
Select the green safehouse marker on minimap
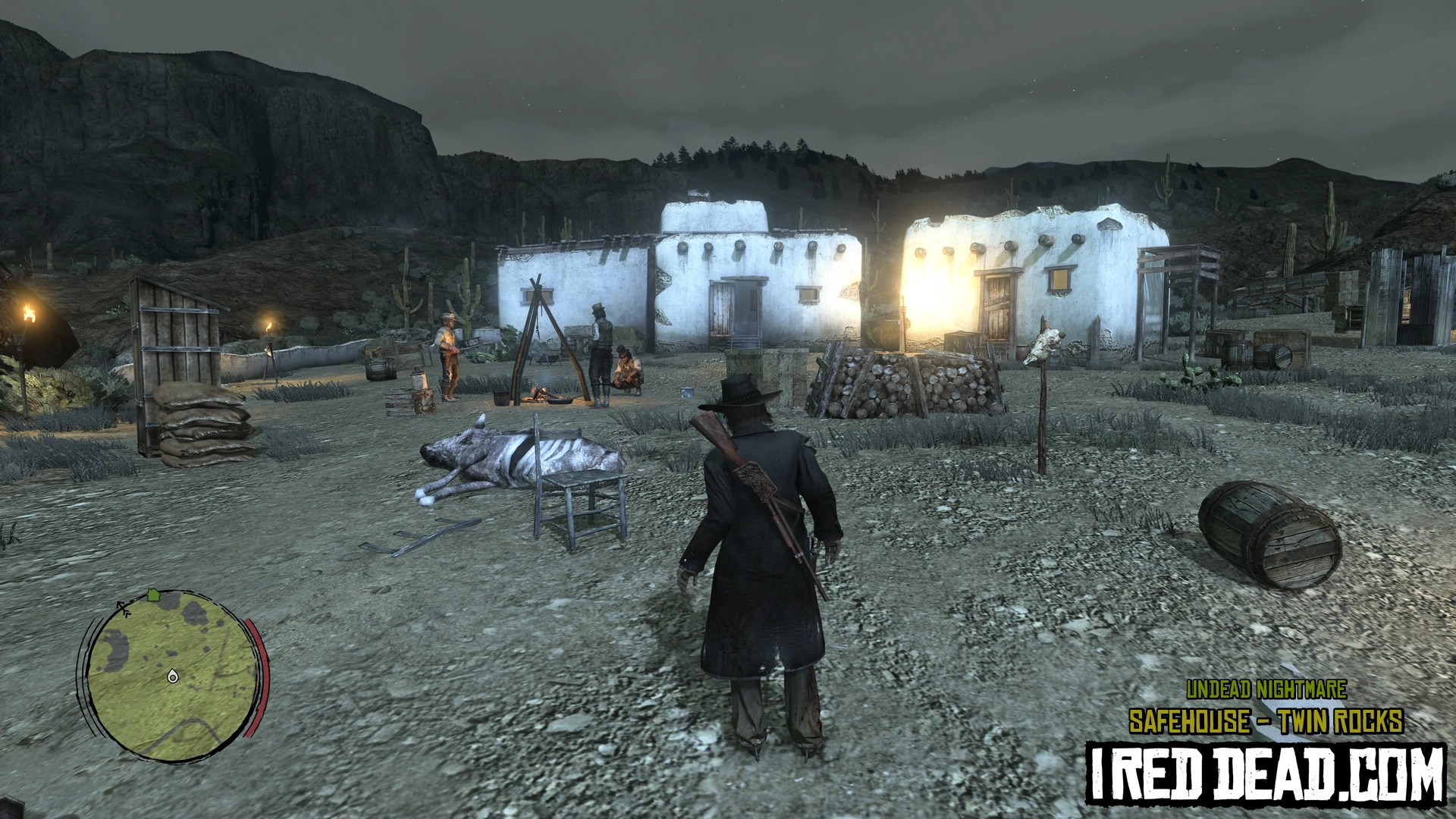[x=154, y=595]
